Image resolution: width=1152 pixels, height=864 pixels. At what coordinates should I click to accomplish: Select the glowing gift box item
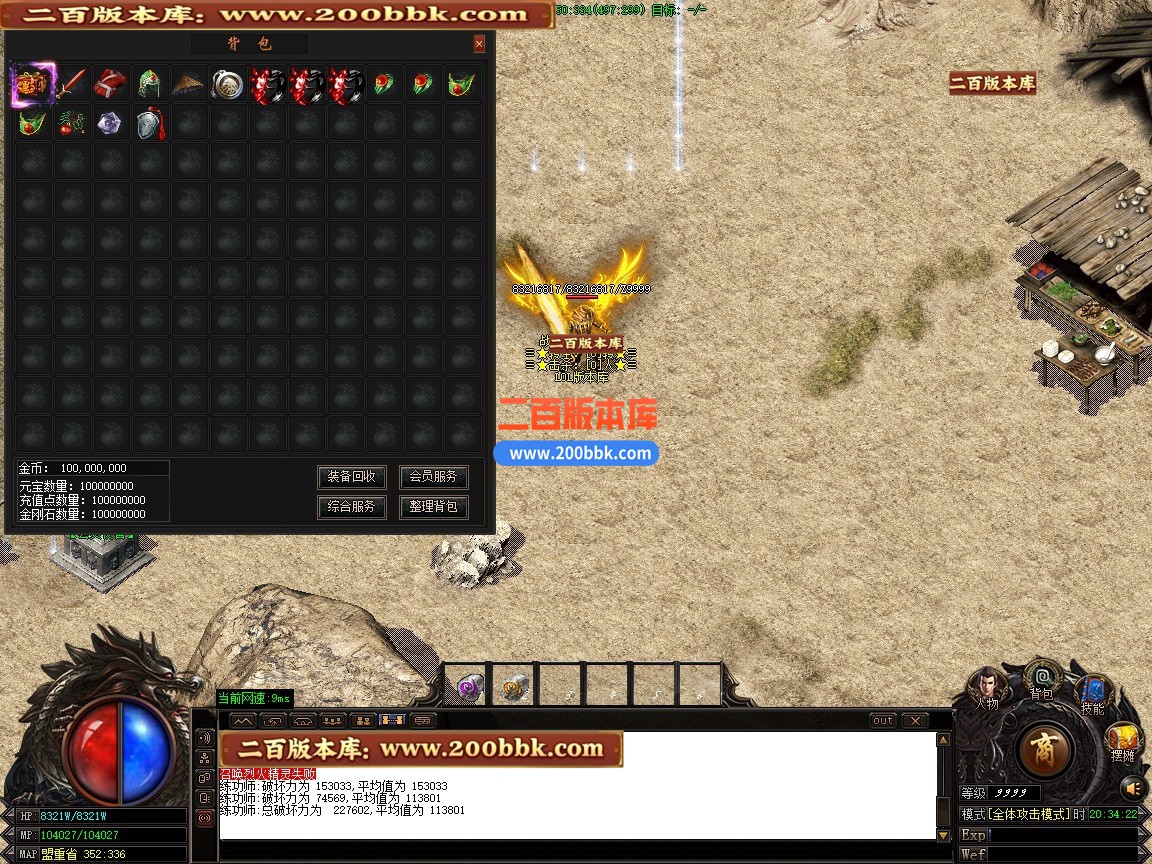32,85
